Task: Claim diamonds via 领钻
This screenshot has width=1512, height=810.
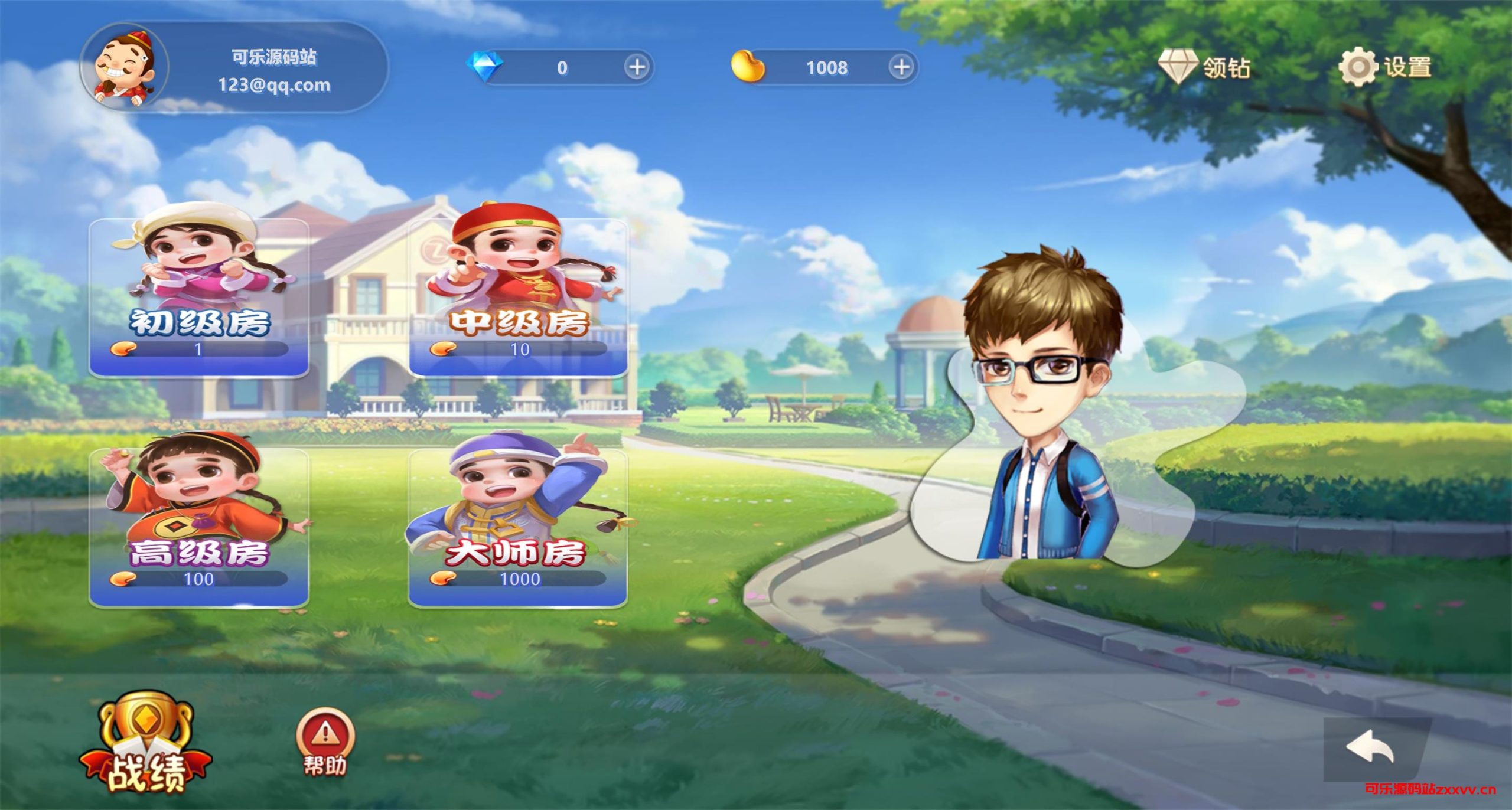Action: coord(1204,67)
